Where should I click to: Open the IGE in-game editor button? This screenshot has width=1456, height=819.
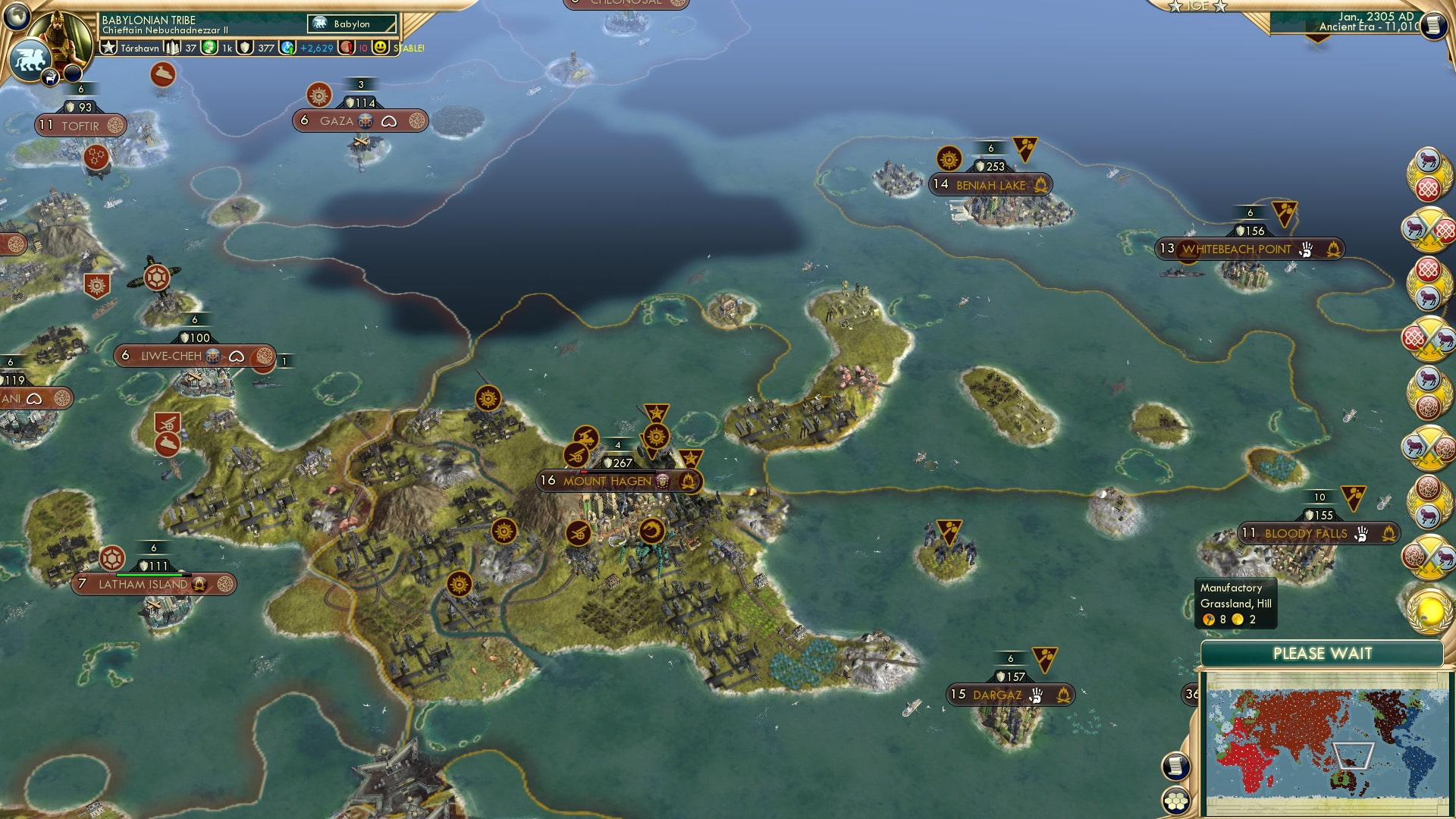click(1197, 6)
